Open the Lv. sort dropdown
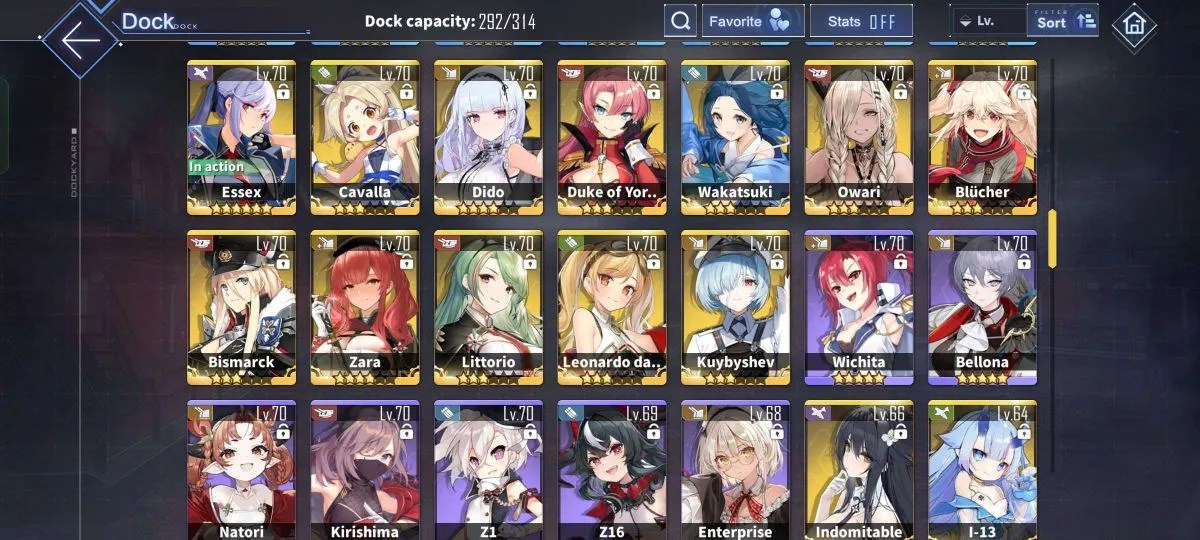This screenshot has height=540, width=1200. [987, 21]
